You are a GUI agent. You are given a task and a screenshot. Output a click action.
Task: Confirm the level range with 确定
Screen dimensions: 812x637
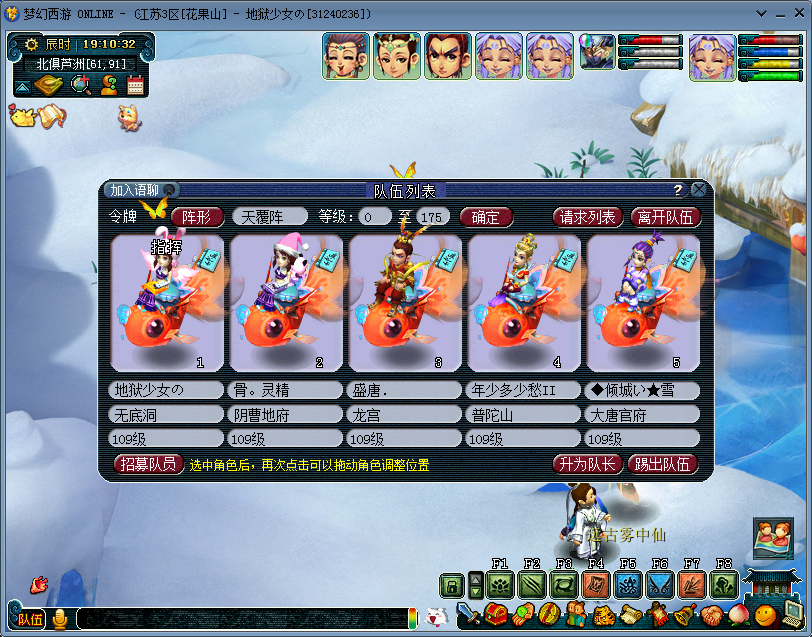click(x=486, y=217)
